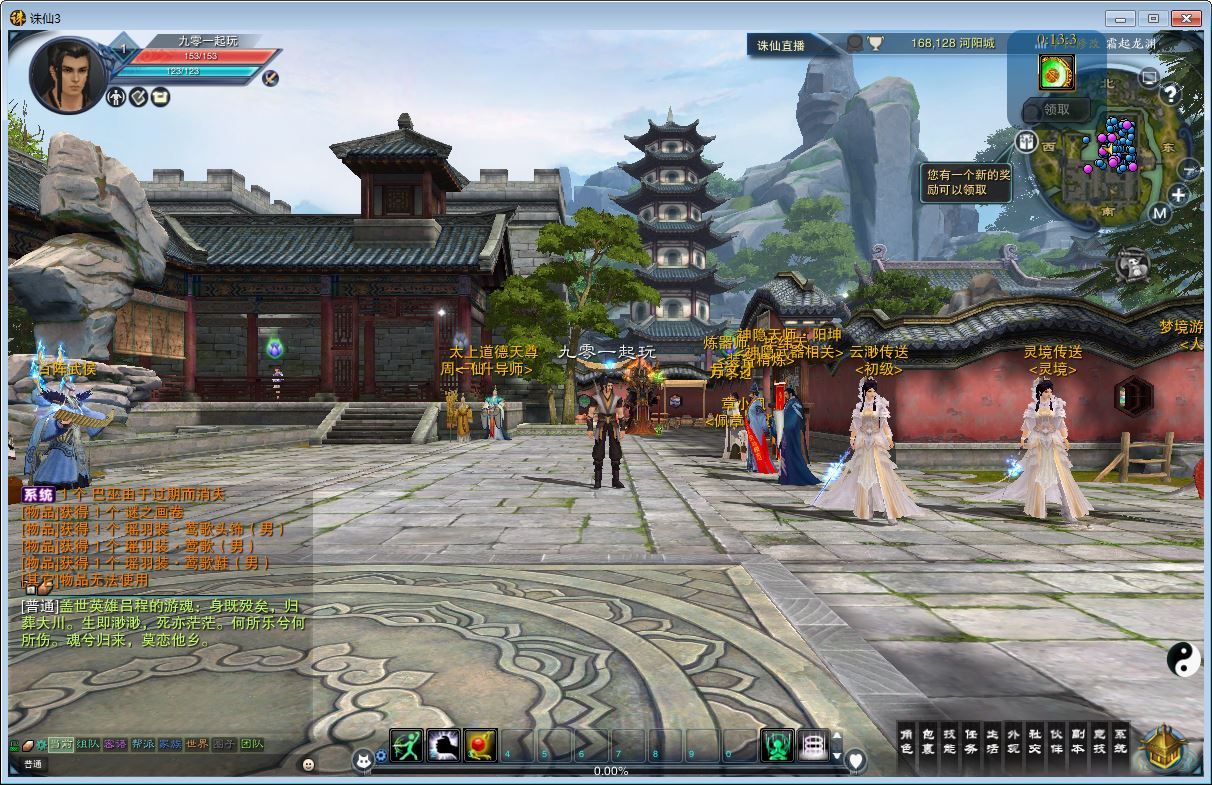
Task: Switch chat to the 世界 world channel
Action: pos(197,744)
